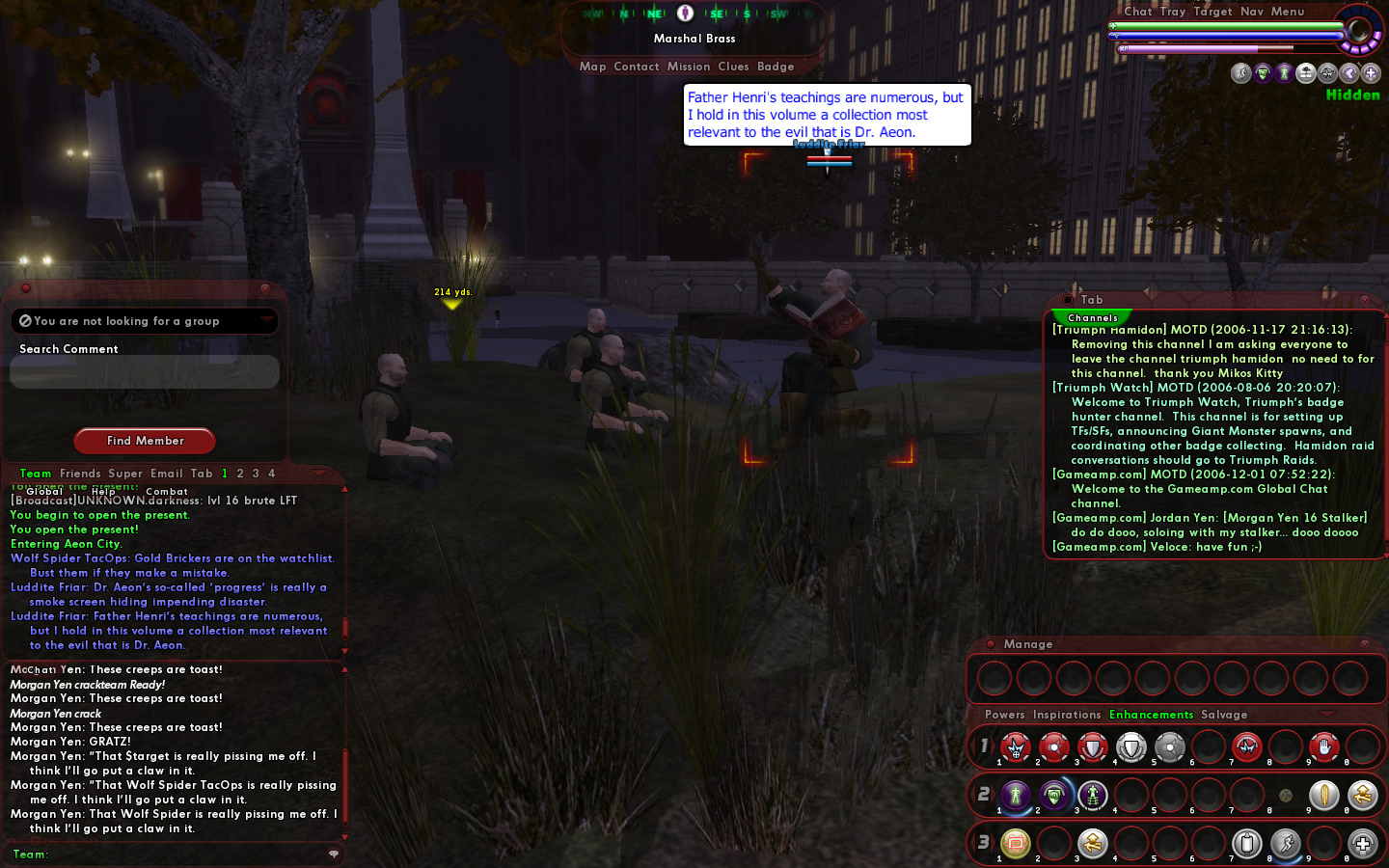The height and width of the screenshot is (868, 1389).
Task: Open the looking-for-group status dropdown
Action: (x=145, y=321)
